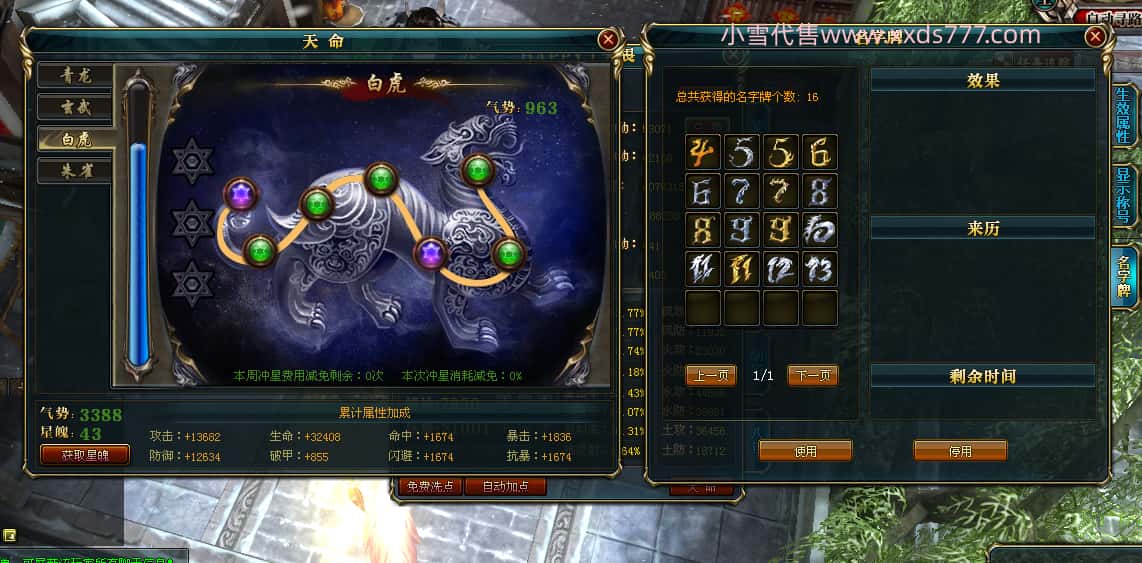Click the 使用 button
This screenshot has width=1142, height=563.
[805, 451]
